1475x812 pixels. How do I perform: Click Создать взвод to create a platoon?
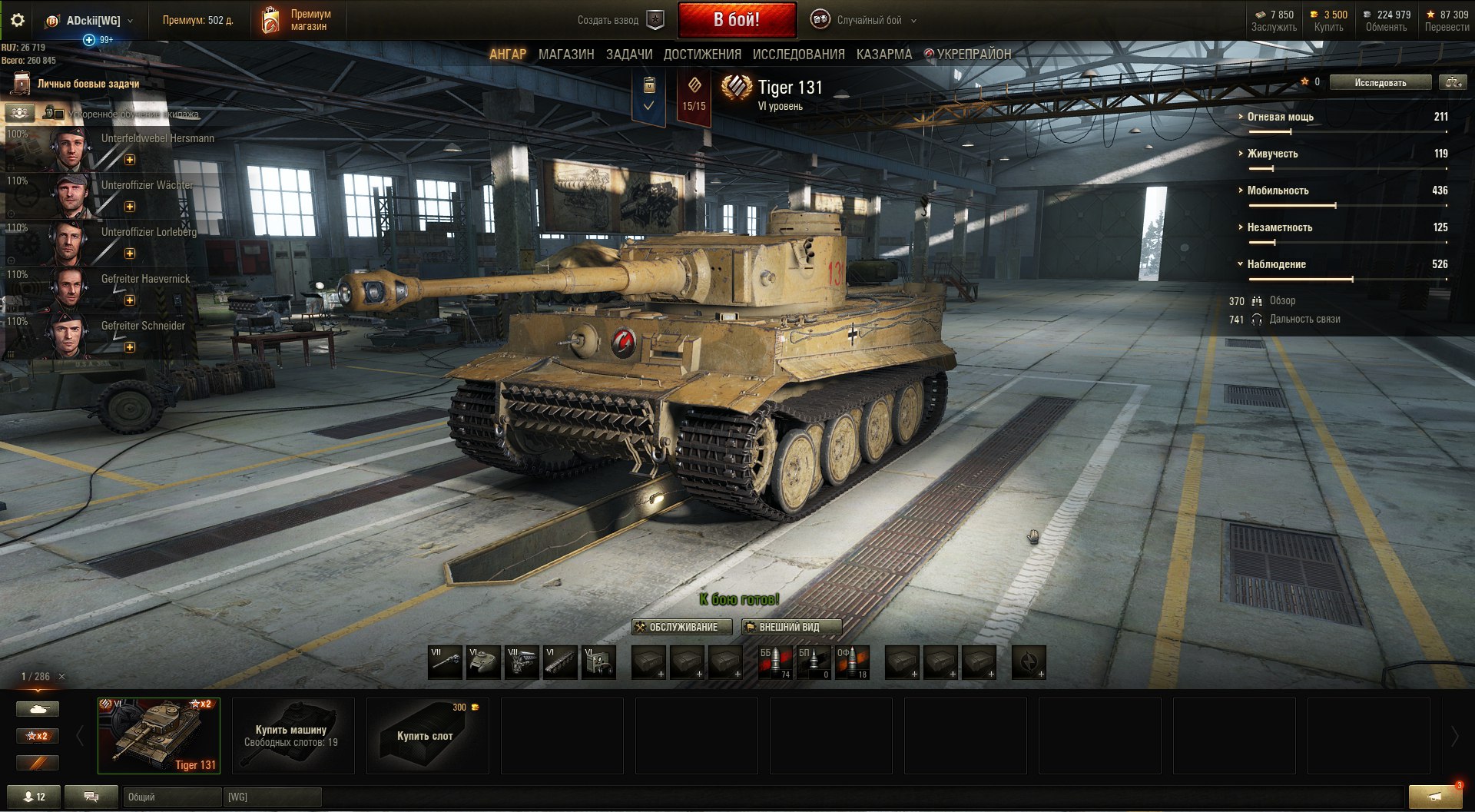[x=620, y=21]
